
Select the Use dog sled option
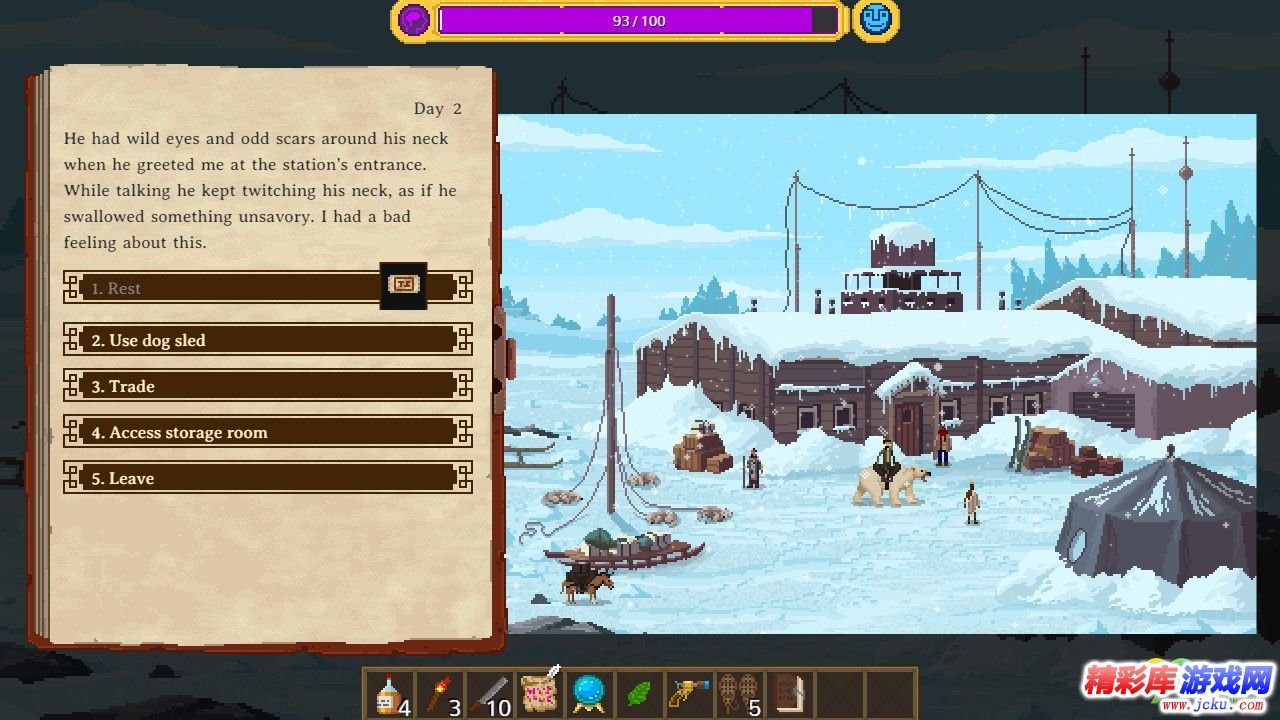click(x=267, y=340)
